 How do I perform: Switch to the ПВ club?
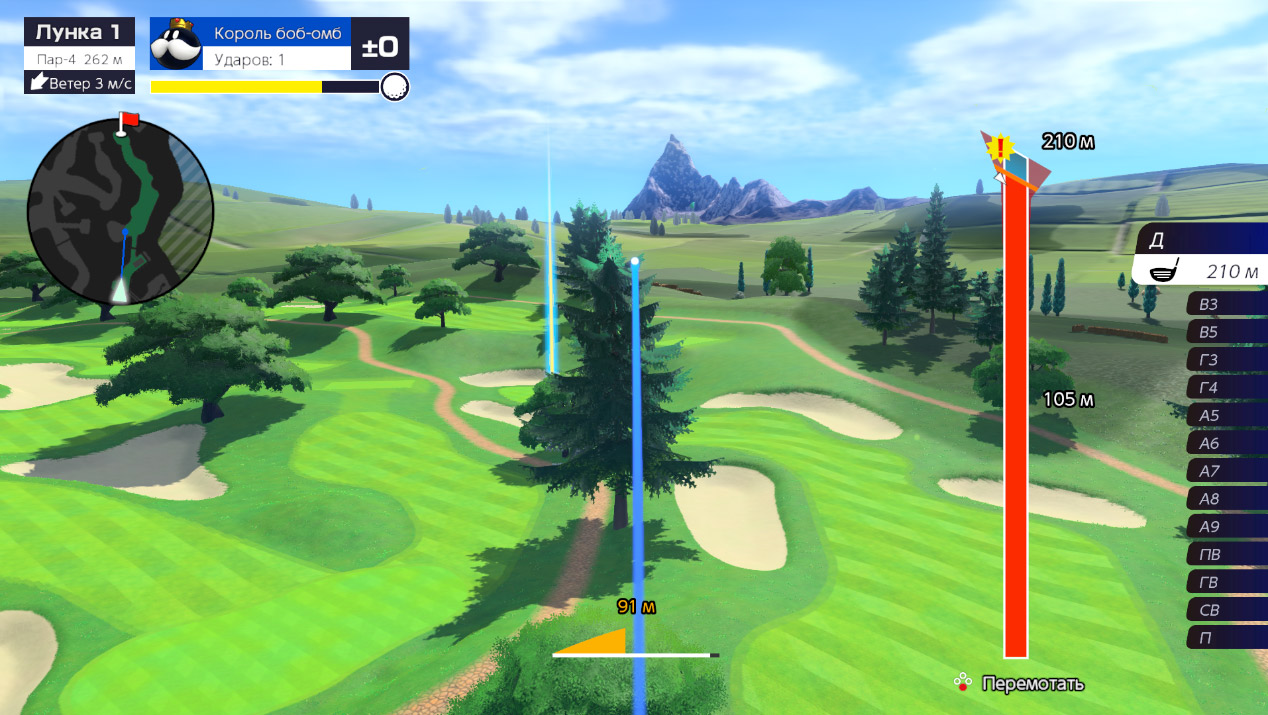(x=1226, y=555)
